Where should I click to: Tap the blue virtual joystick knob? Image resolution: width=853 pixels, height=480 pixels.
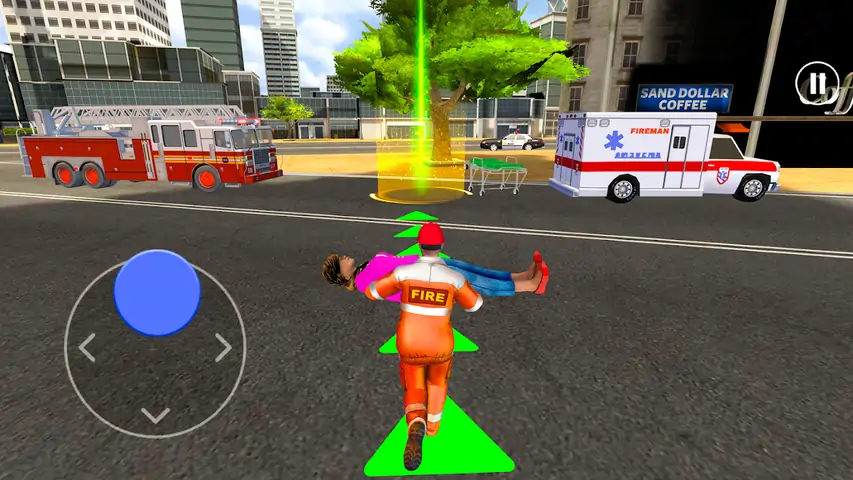coord(157,292)
